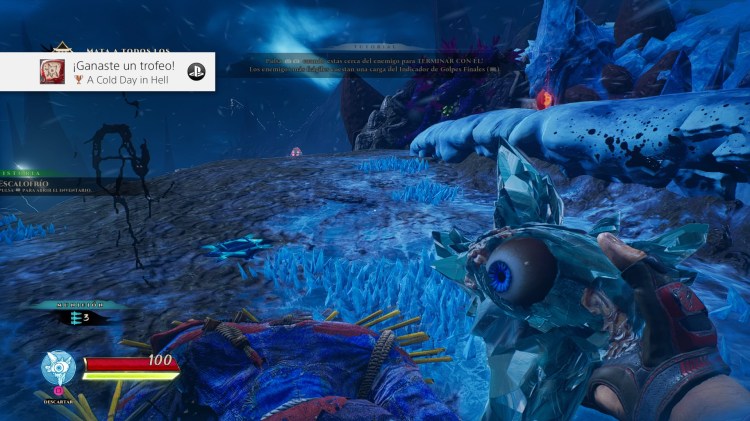Open the Mata a todos objective tracker
The width and height of the screenshot is (750, 421).
(x=128, y=48)
